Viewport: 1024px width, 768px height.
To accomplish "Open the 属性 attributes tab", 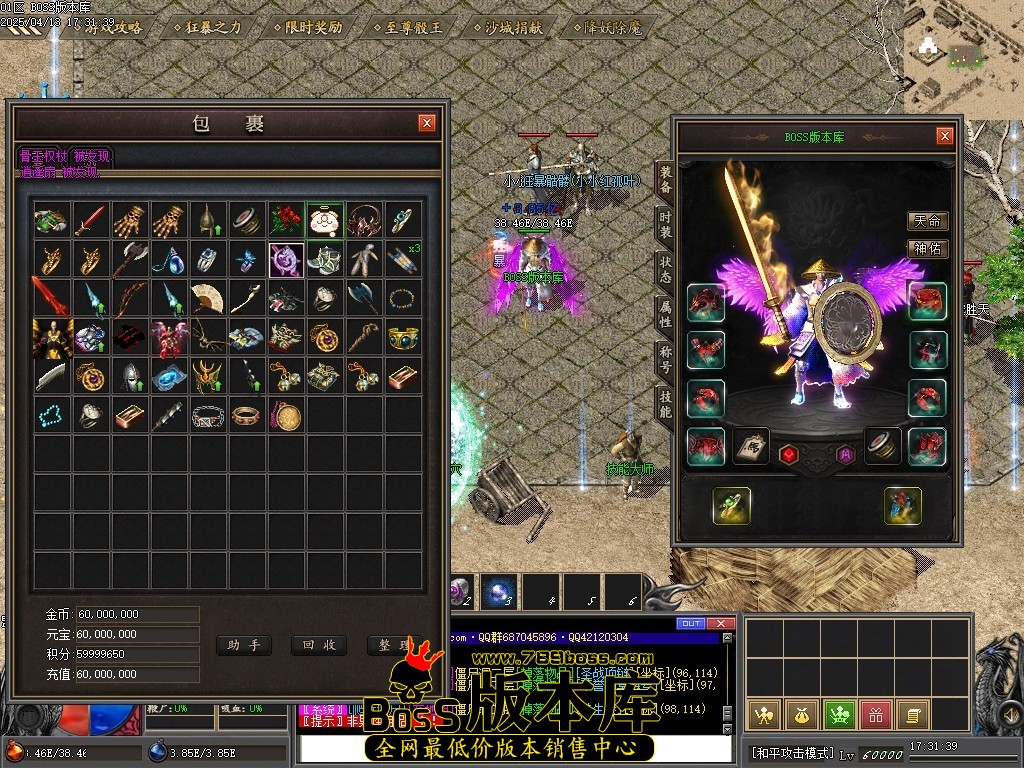I will (x=665, y=313).
